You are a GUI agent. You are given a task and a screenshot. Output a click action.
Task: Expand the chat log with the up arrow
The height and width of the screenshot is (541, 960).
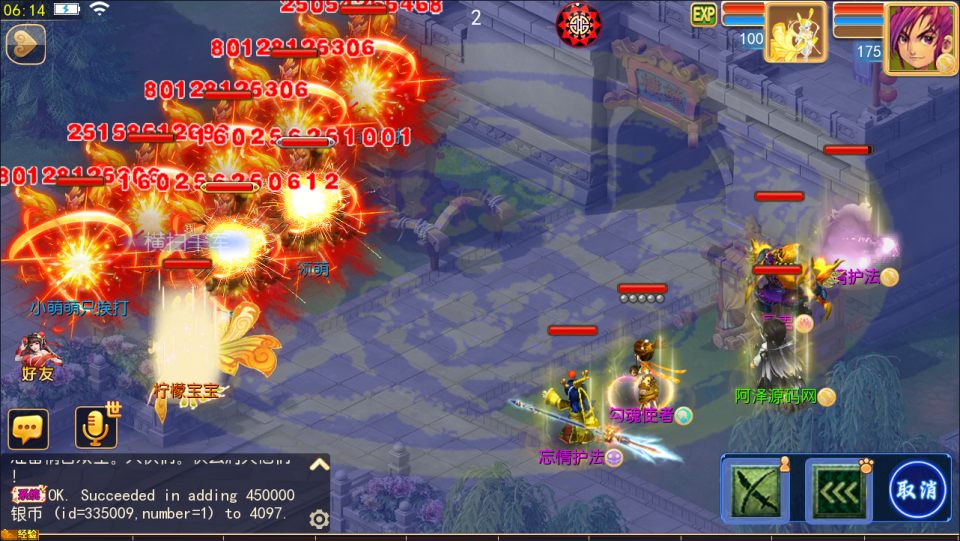click(x=318, y=464)
